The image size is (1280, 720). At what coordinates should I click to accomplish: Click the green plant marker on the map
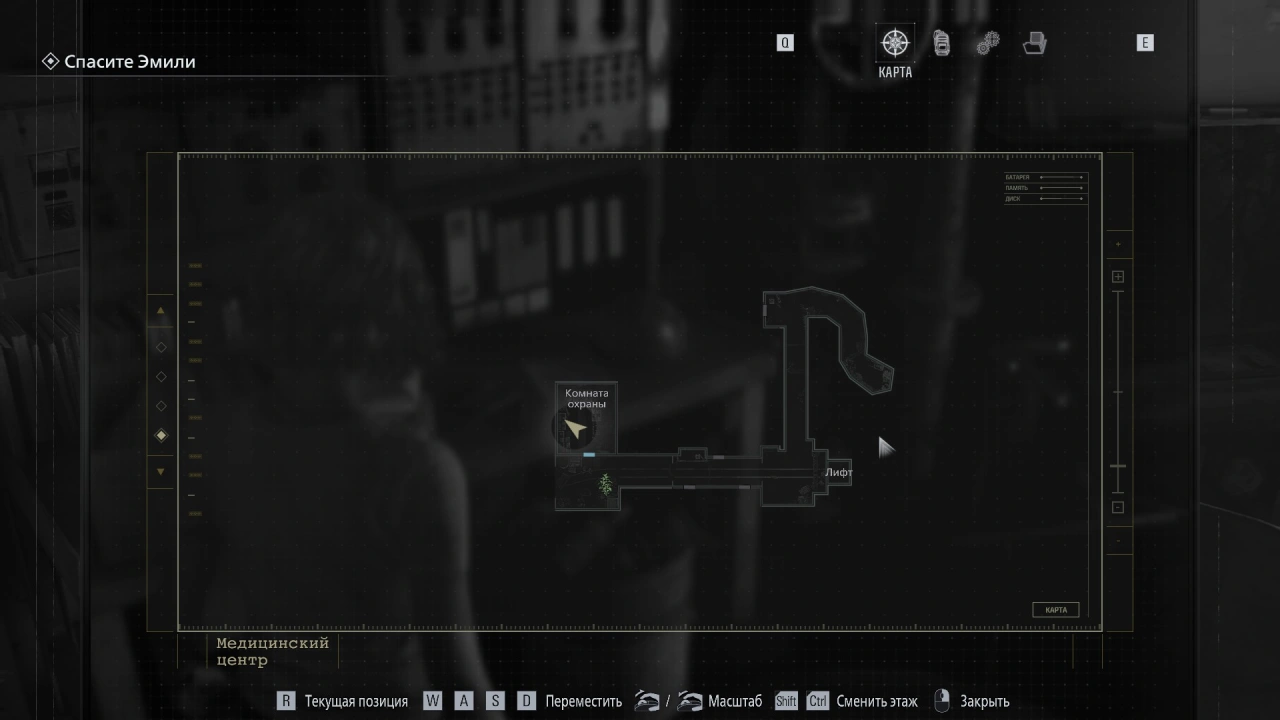coord(605,485)
